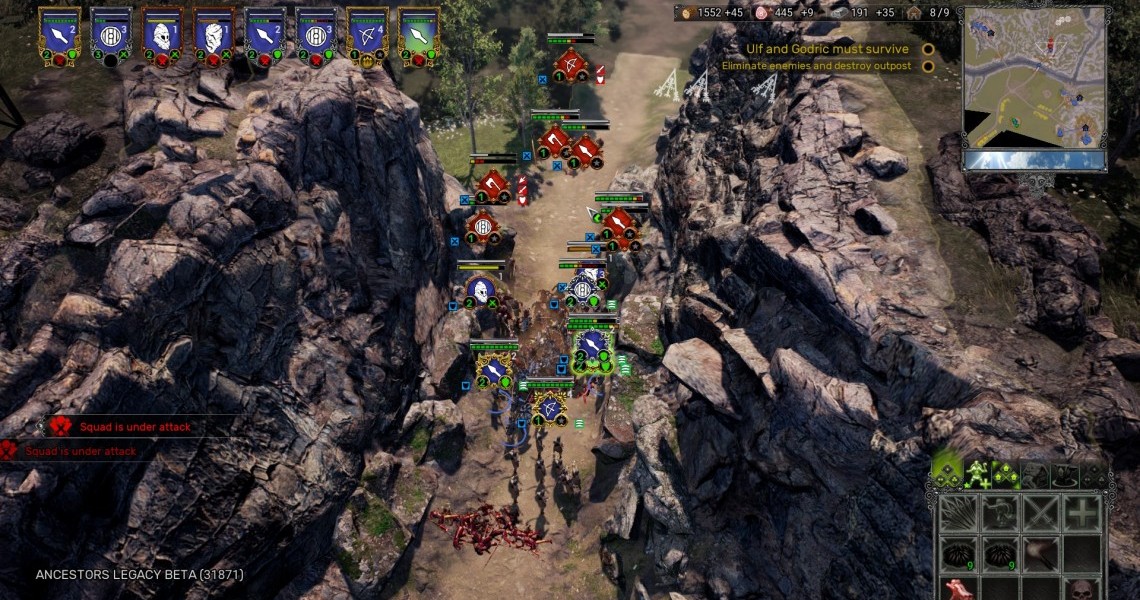The height and width of the screenshot is (600, 1140).
Task: Choose the crossed swords attack command
Action: [x=1040, y=515]
